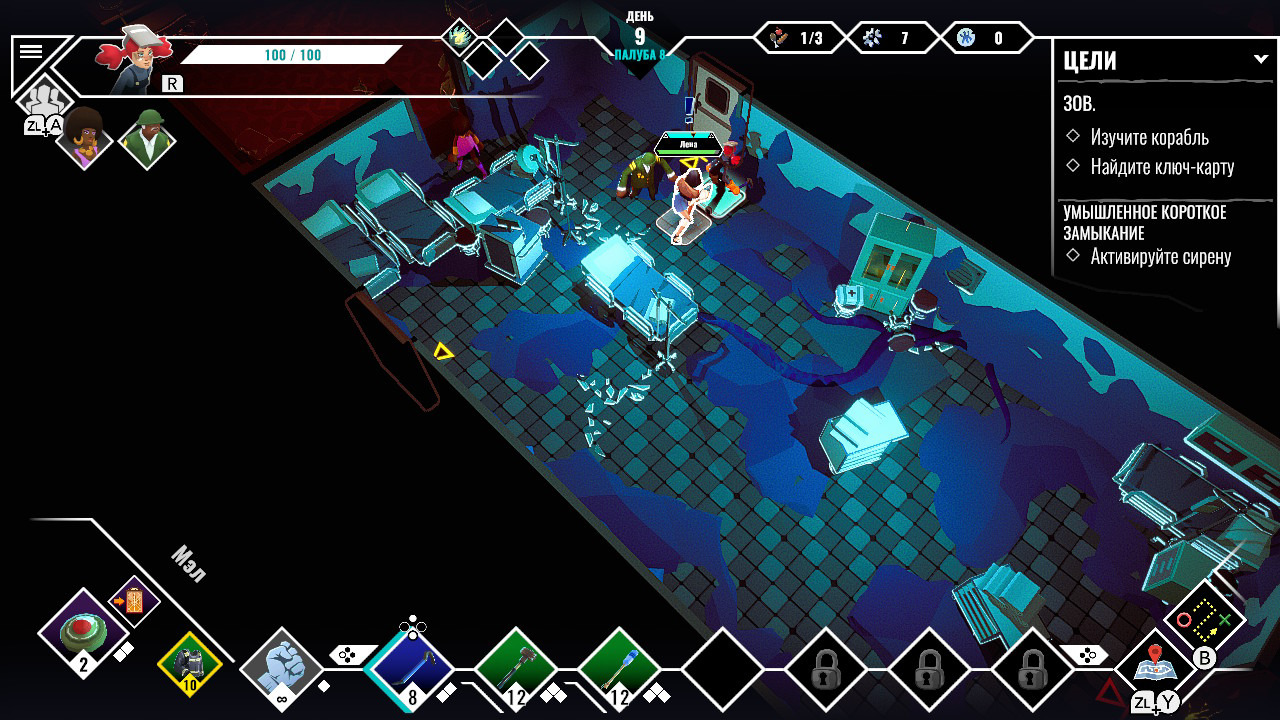The width and height of the screenshot is (1280, 720).
Task: Open the hamburger menu
Action: [31, 52]
